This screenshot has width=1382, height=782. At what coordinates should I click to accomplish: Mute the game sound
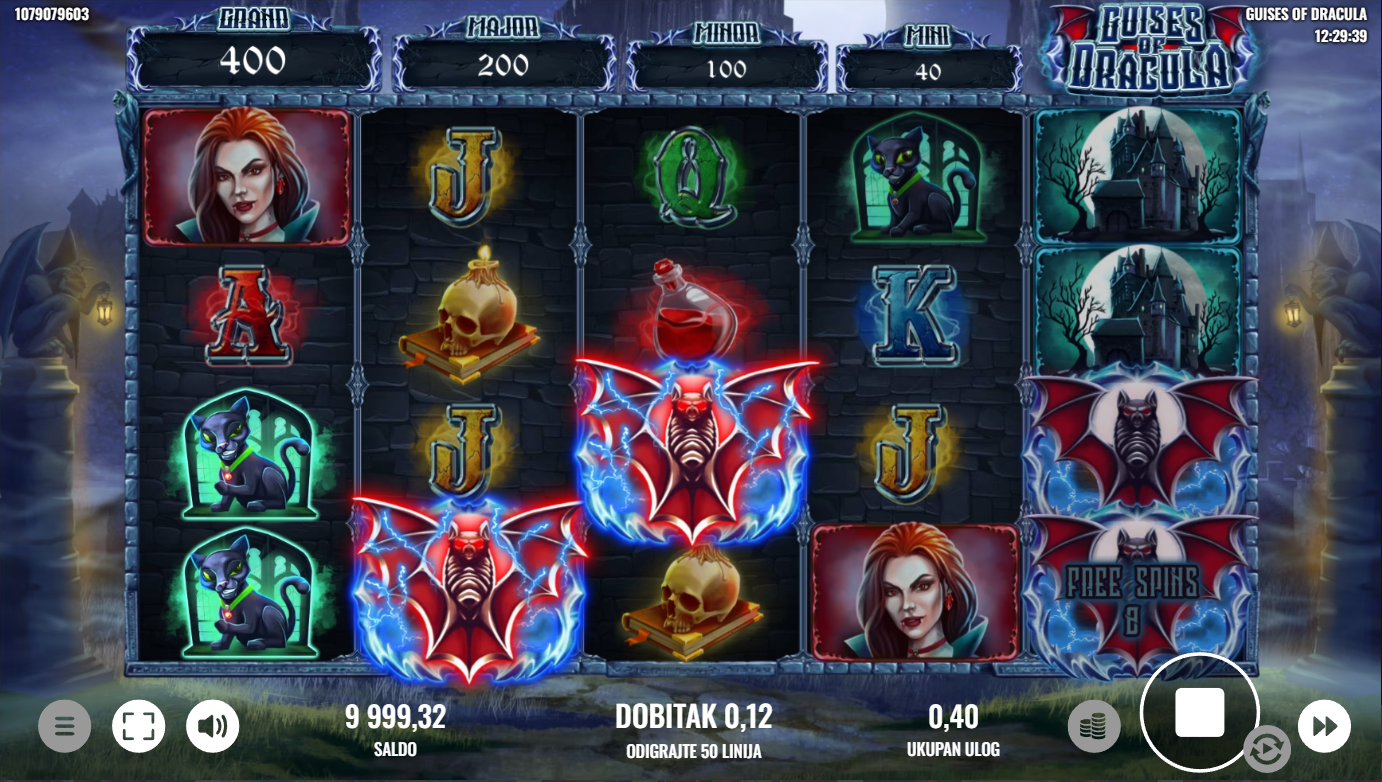coord(212,726)
